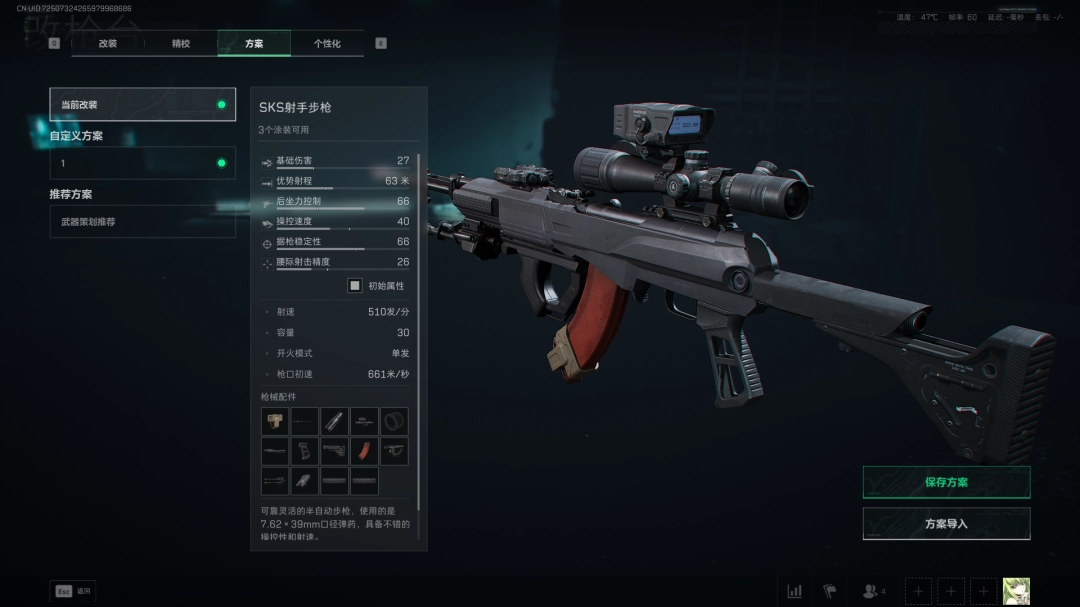Select the red magazine attachment slot
The image size is (1080, 607).
364,451
